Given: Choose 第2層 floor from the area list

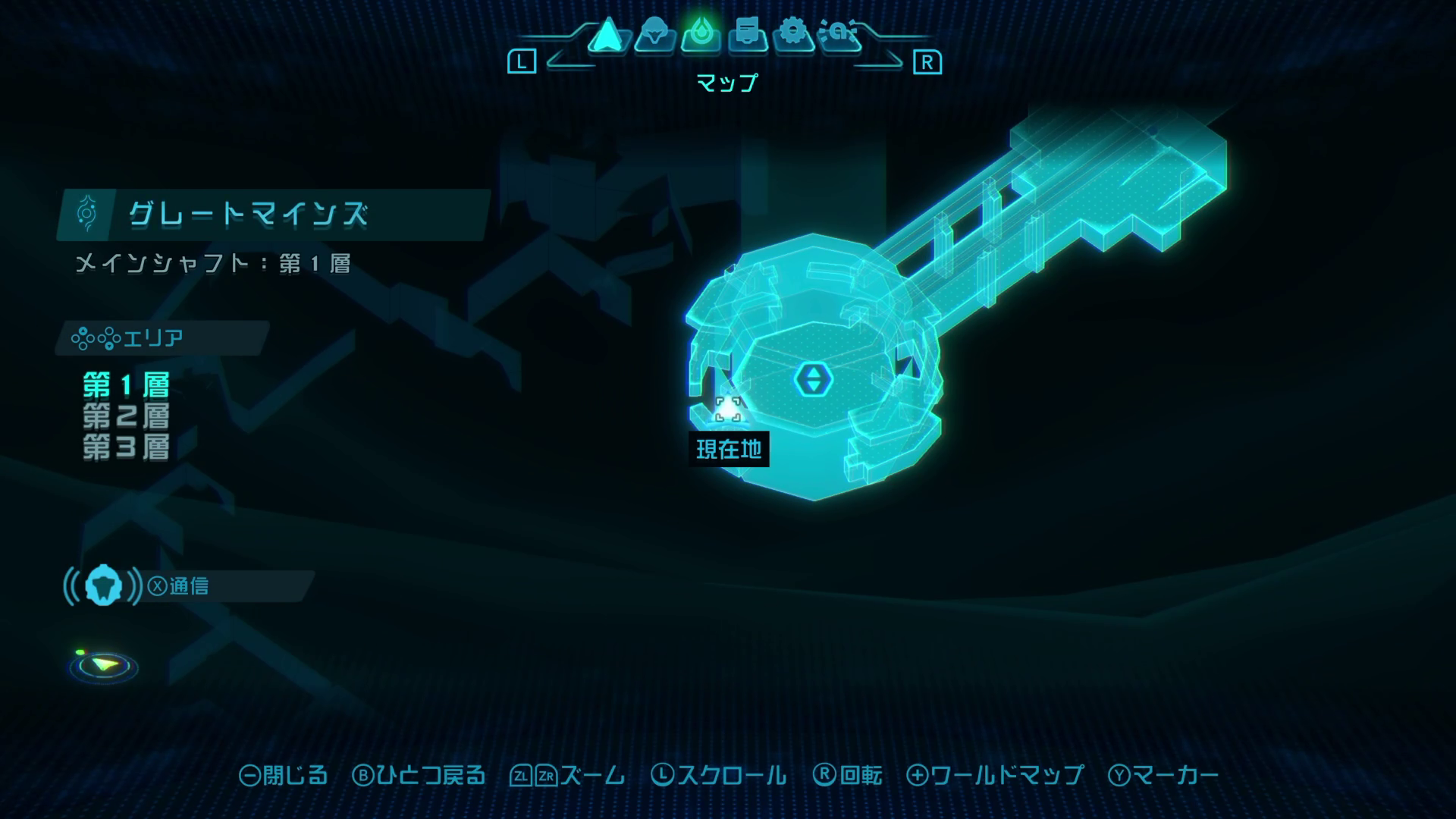Looking at the screenshot, I should (x=127, y=416).
